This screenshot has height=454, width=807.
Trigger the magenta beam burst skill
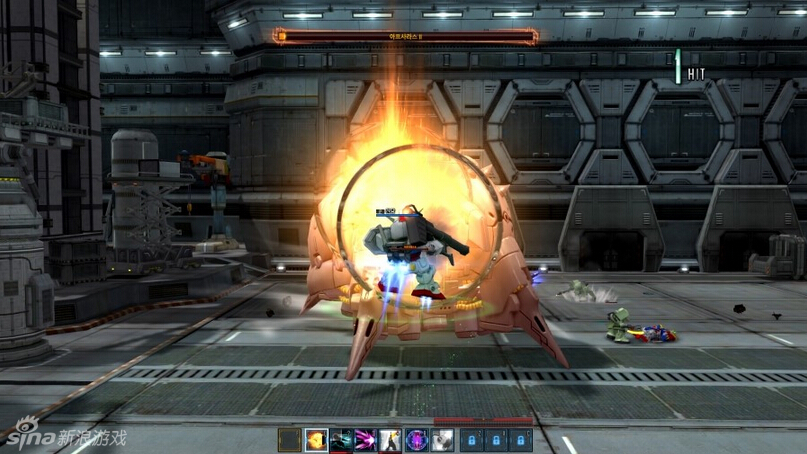click(x=366, y=440)
